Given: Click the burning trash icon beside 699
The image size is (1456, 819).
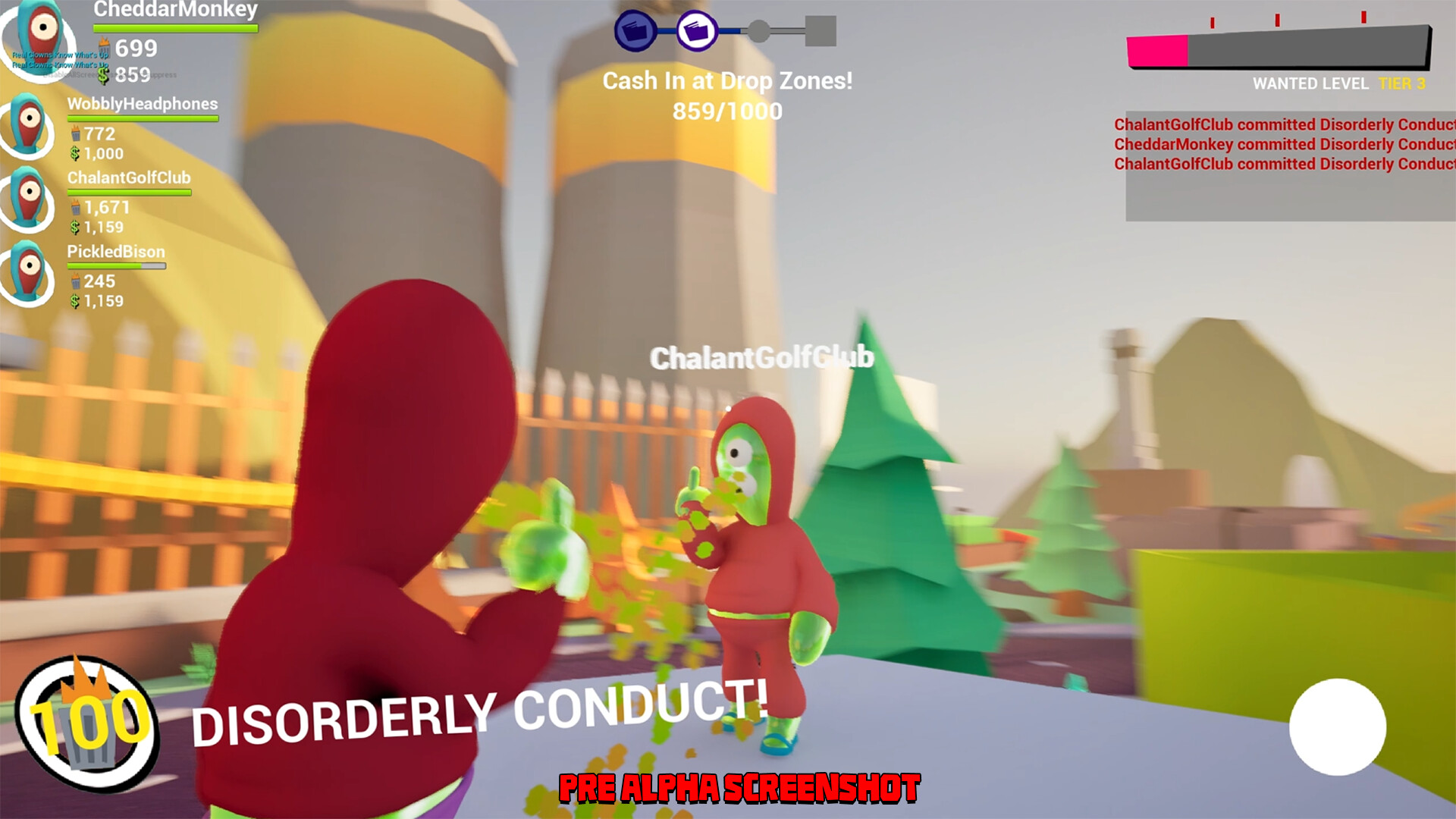Looking at the screenshot, I should 102,47.
